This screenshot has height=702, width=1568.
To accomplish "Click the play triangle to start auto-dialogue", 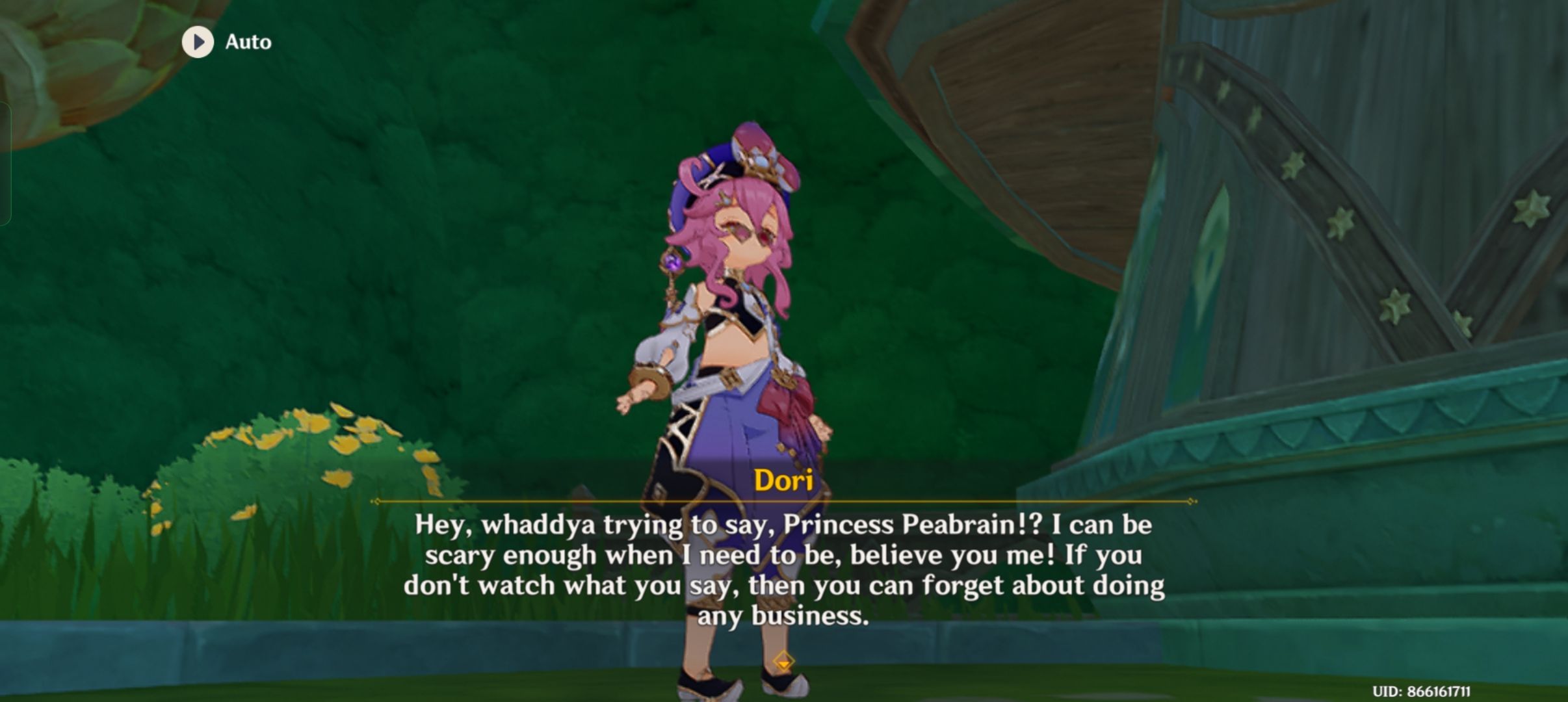I will click(x=198, y=42).
